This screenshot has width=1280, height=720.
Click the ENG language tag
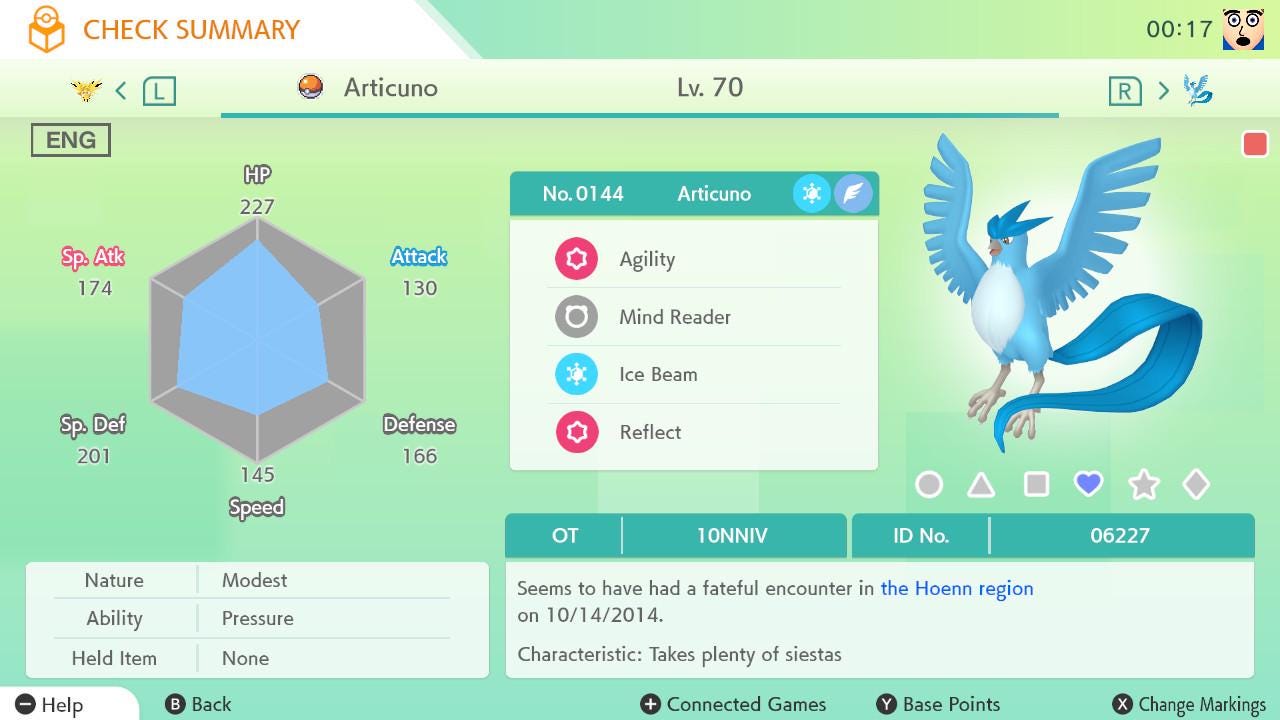click(71, 140)
